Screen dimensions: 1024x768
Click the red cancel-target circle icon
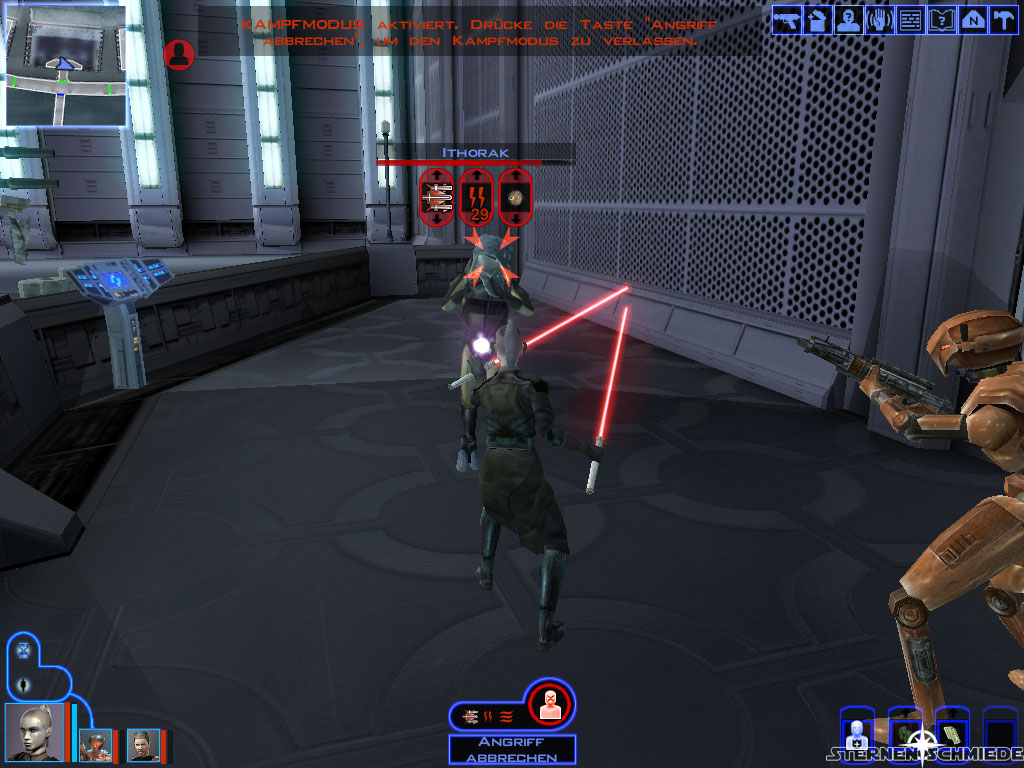548,703
